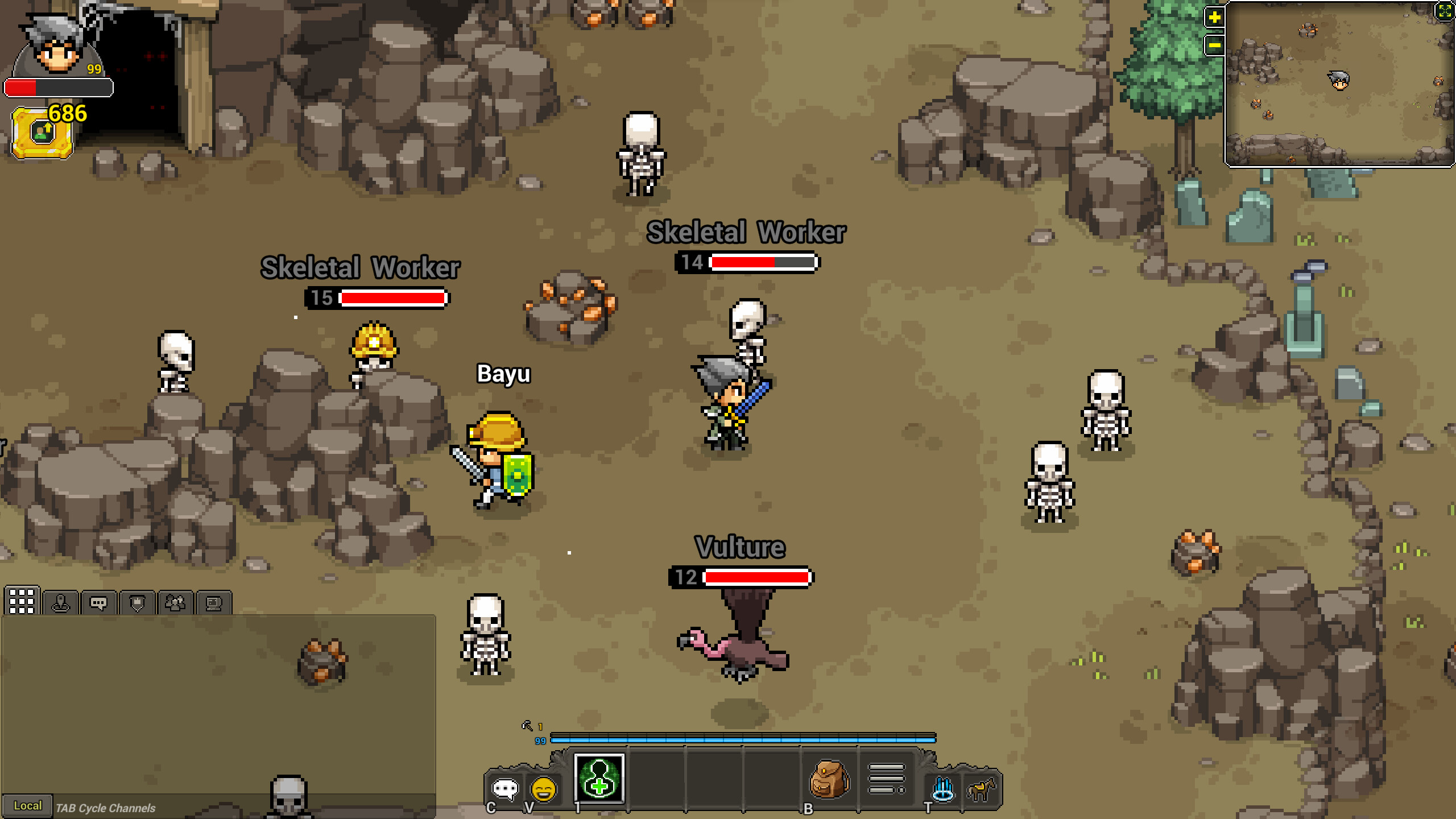Summon the horse mount icon
This screenshot has width=1456, height=819.
(x=982, y=789)
